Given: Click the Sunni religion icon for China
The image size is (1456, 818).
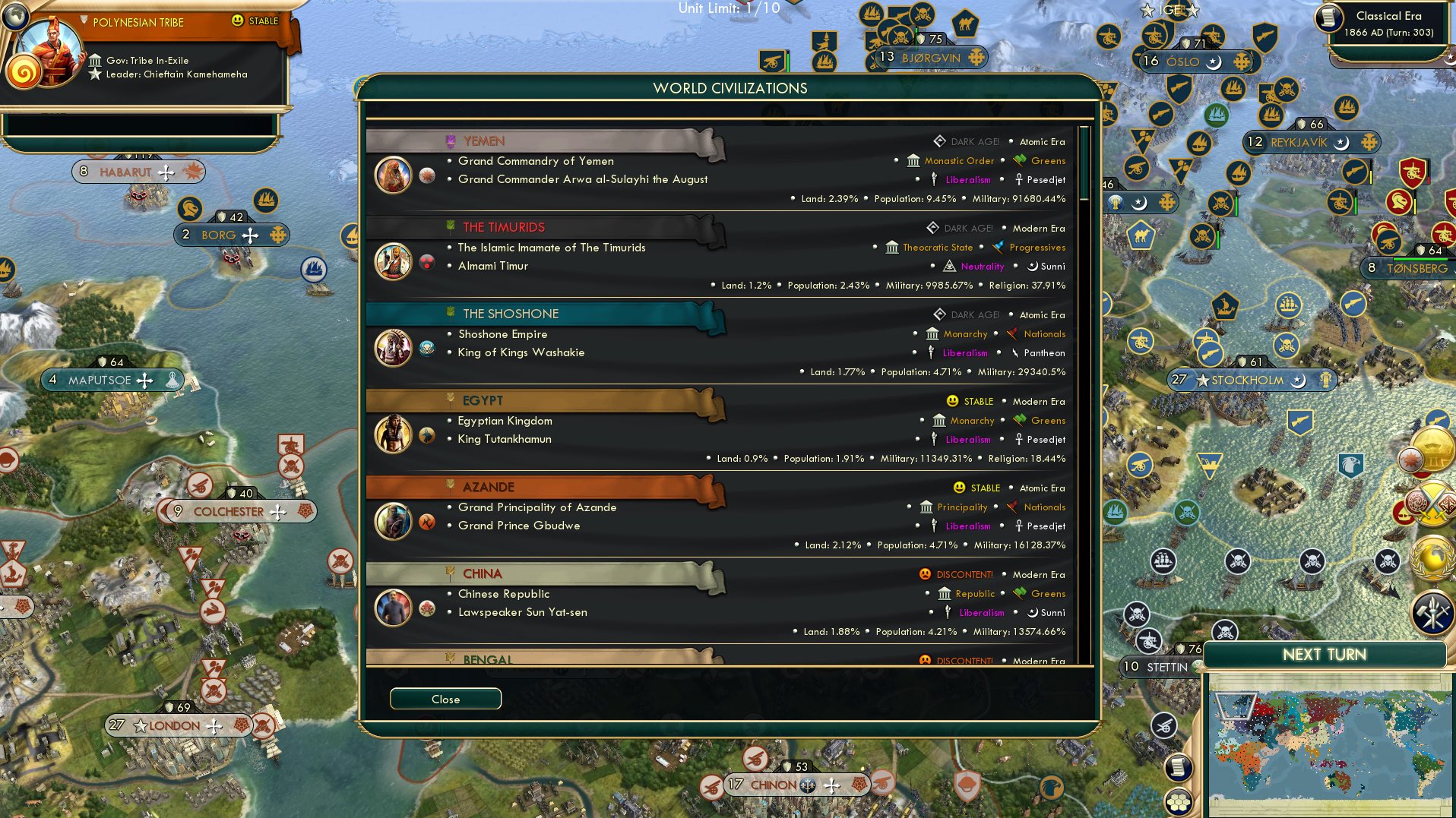Looking at the screenshot, I should pyautogui.click(x=1032, y=612).
